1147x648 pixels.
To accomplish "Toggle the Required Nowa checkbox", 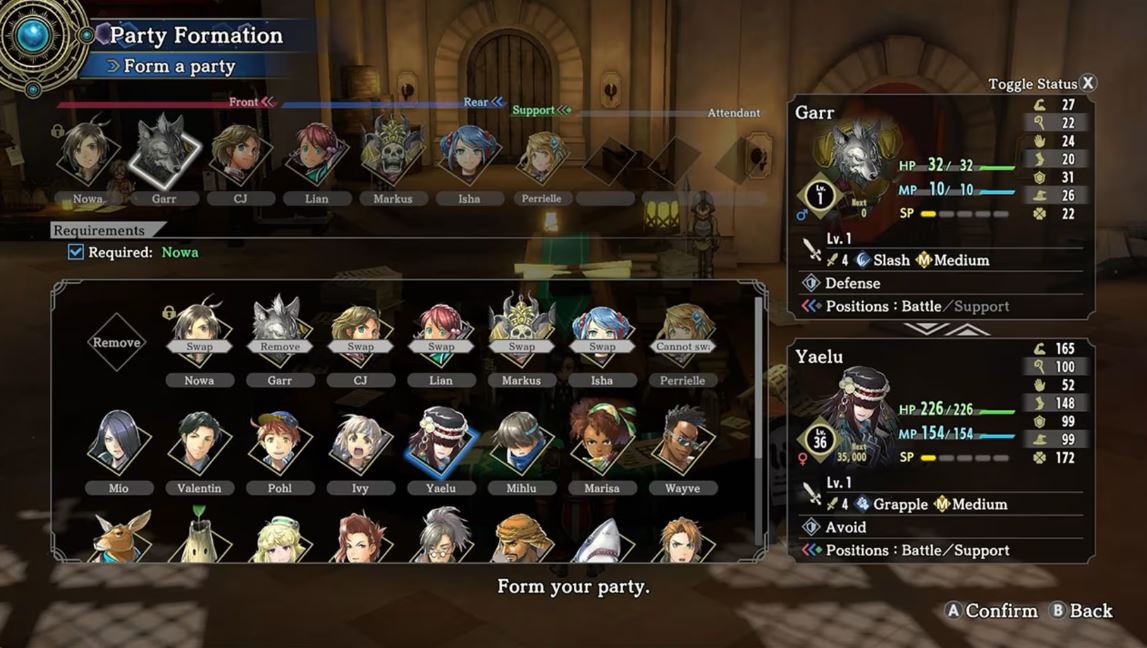I will tap(76, 252).
